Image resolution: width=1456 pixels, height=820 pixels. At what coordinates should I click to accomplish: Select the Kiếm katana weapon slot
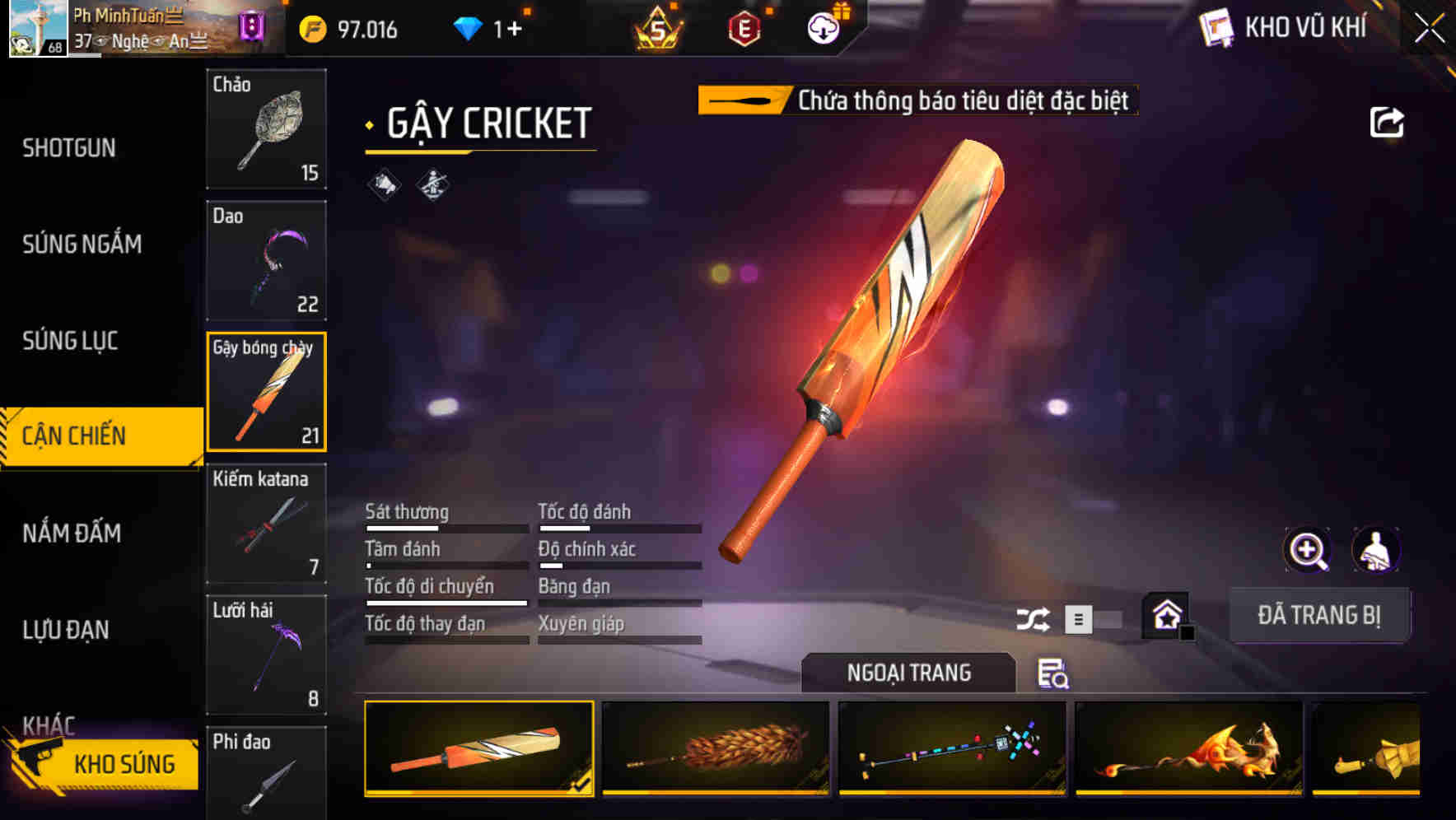tap(266, 524)
